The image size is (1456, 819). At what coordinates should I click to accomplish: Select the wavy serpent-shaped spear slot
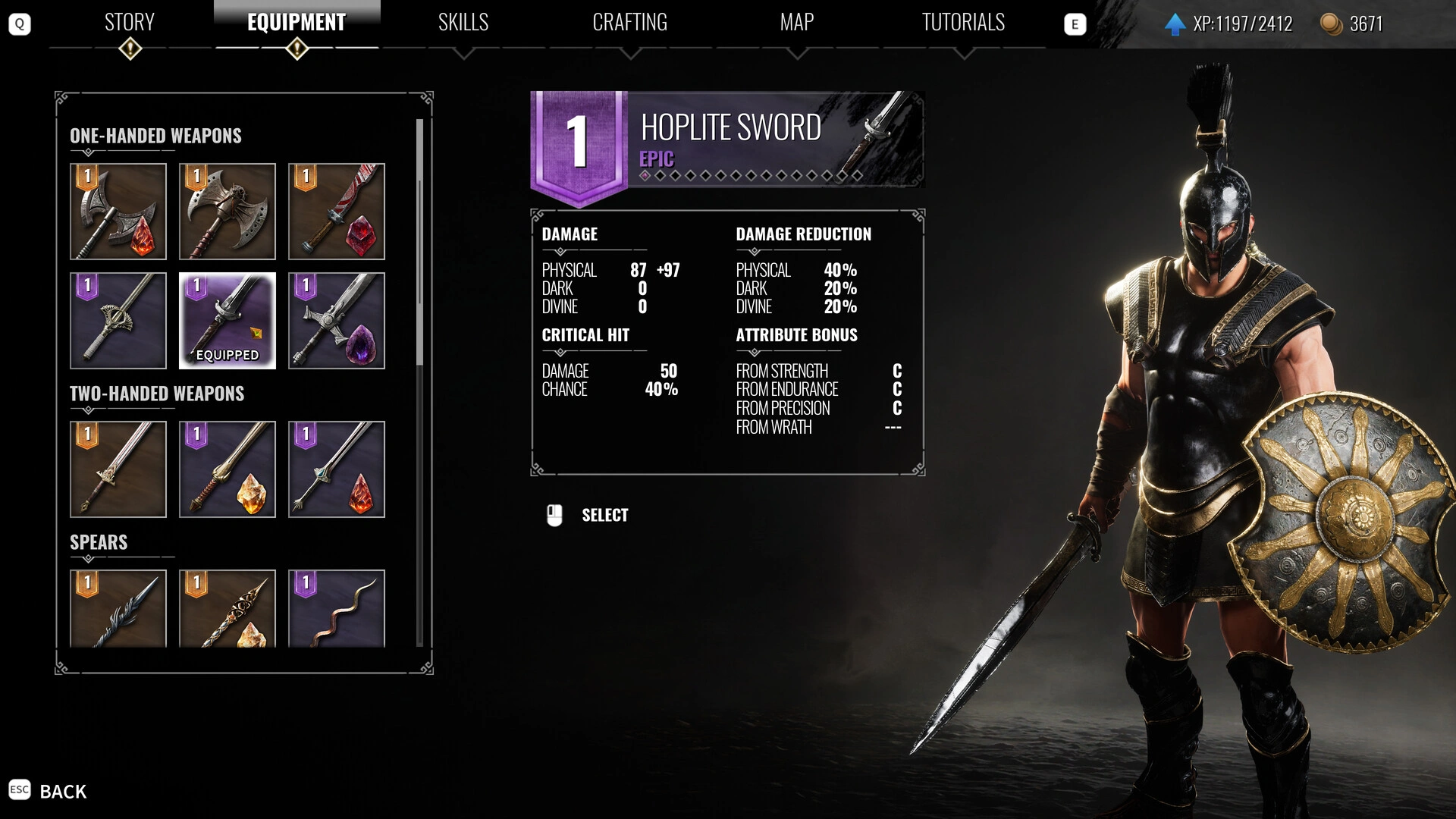point(337,608)
